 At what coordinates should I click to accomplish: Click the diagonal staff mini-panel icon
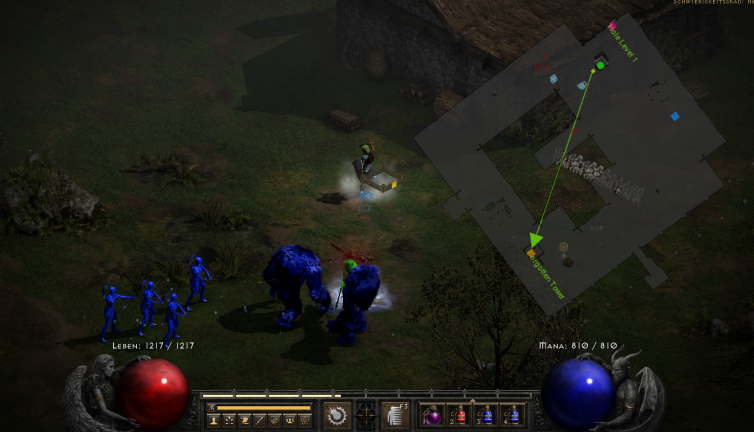click(259, 420)
